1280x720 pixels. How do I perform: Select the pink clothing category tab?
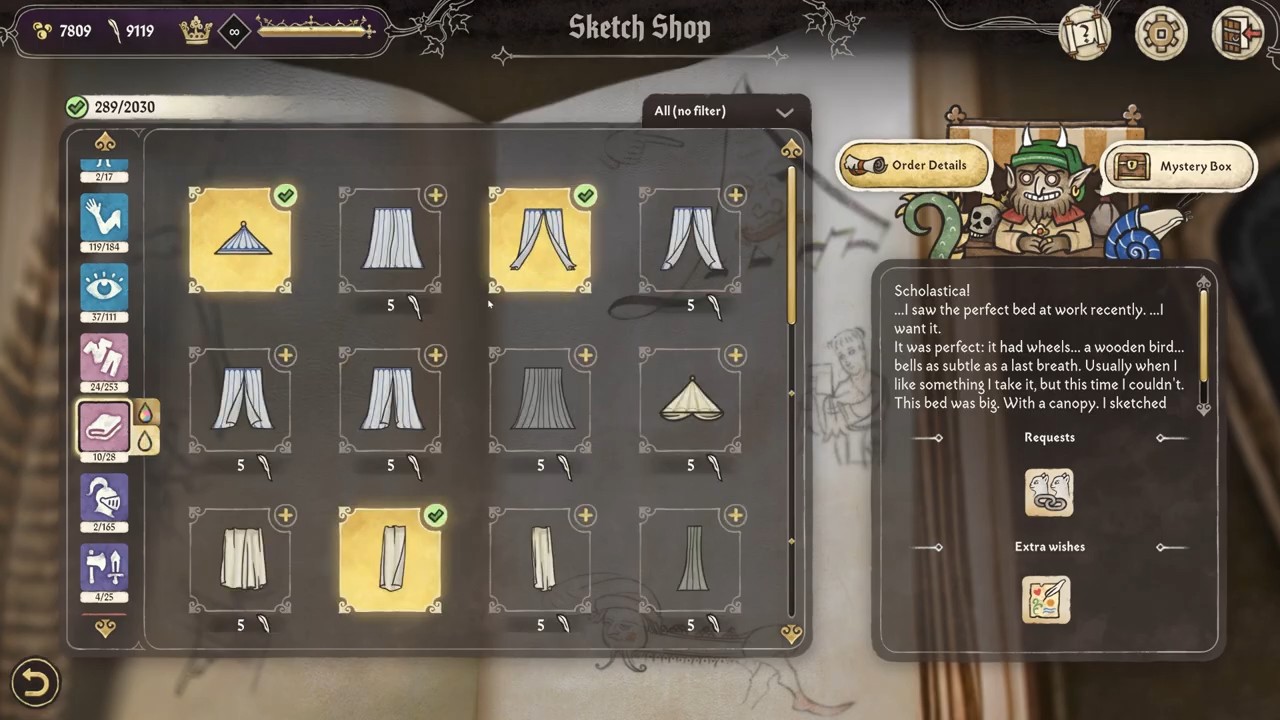[105, 358]
